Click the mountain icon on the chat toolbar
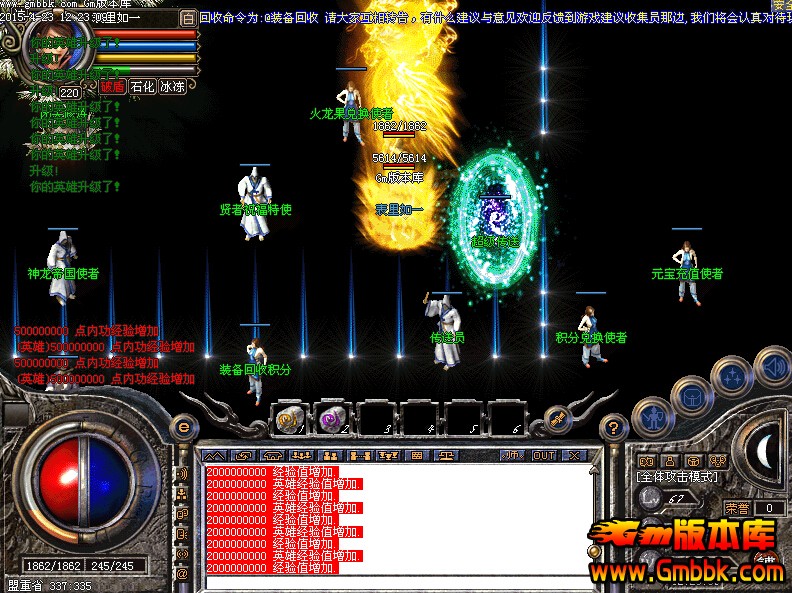The height and width of the screenshot is (593, 792). click(214, 455)
